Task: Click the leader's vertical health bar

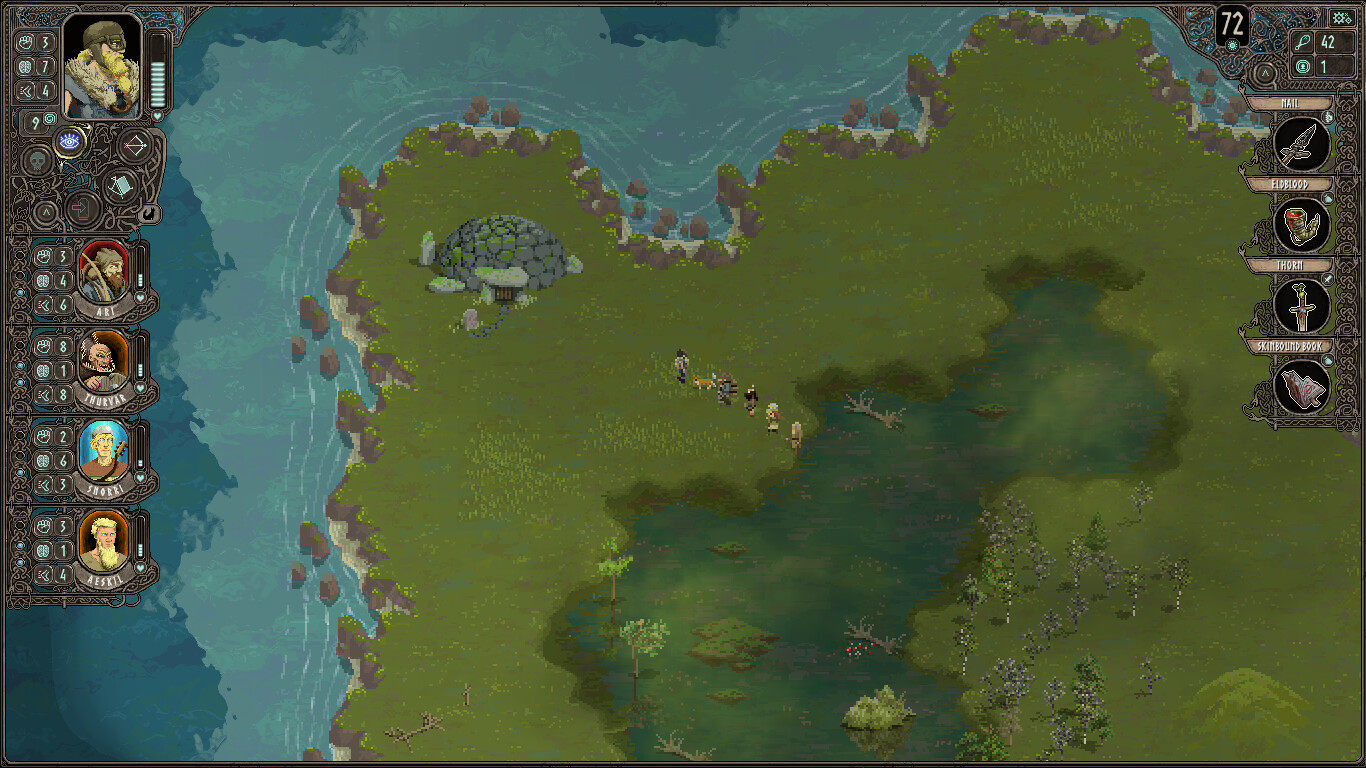Action: point(156,69)
